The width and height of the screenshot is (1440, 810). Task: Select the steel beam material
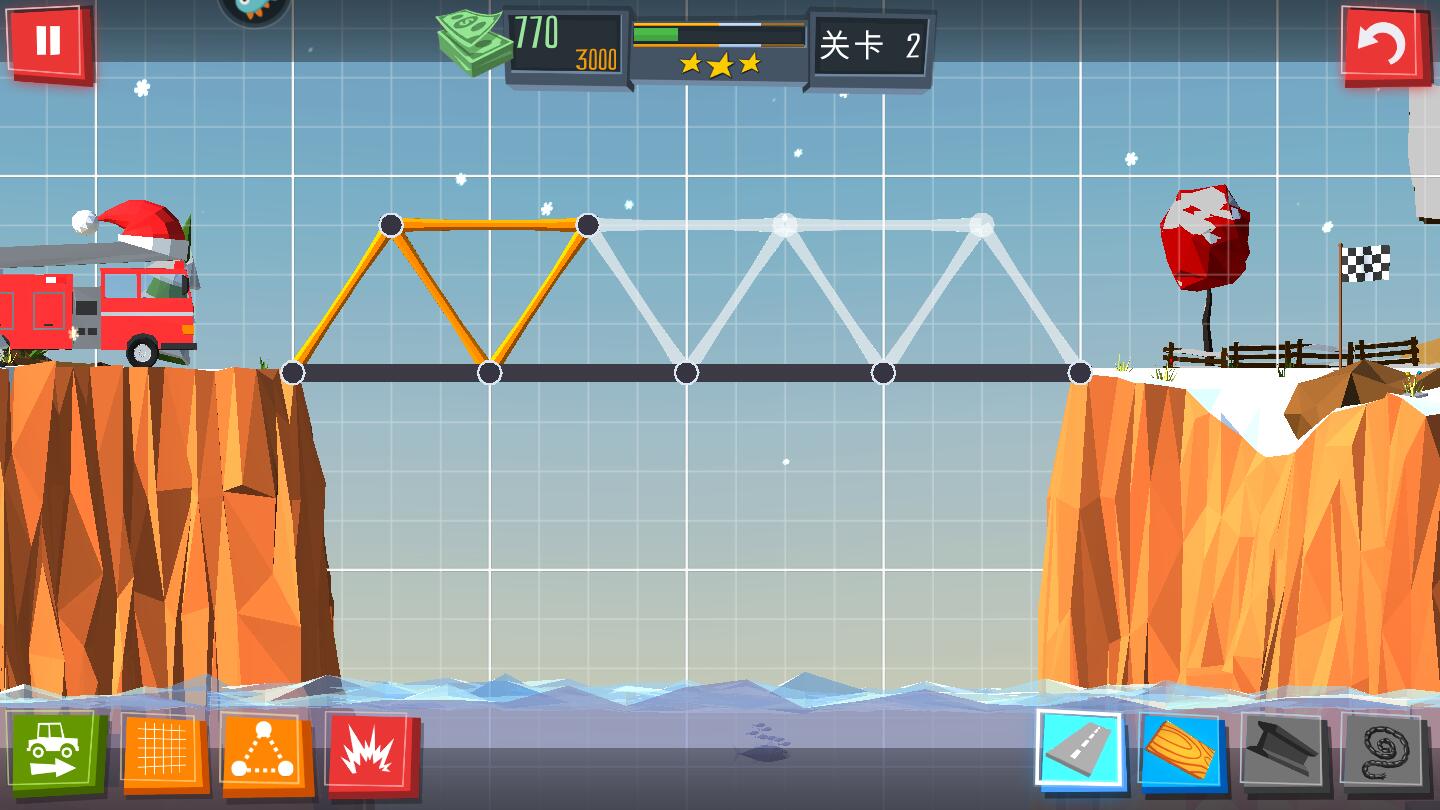click(1284, 752)
